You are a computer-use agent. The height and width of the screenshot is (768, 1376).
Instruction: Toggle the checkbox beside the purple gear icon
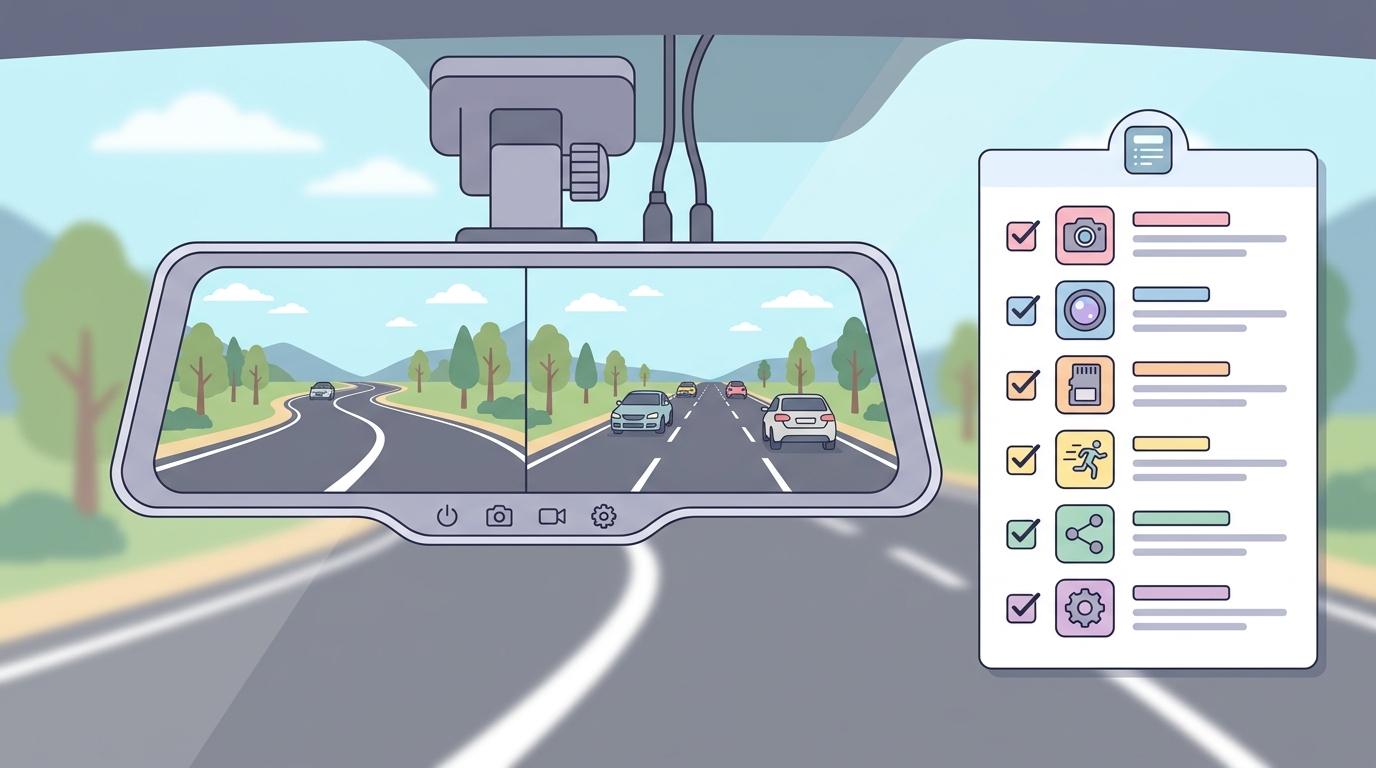tap(1021, 608)
